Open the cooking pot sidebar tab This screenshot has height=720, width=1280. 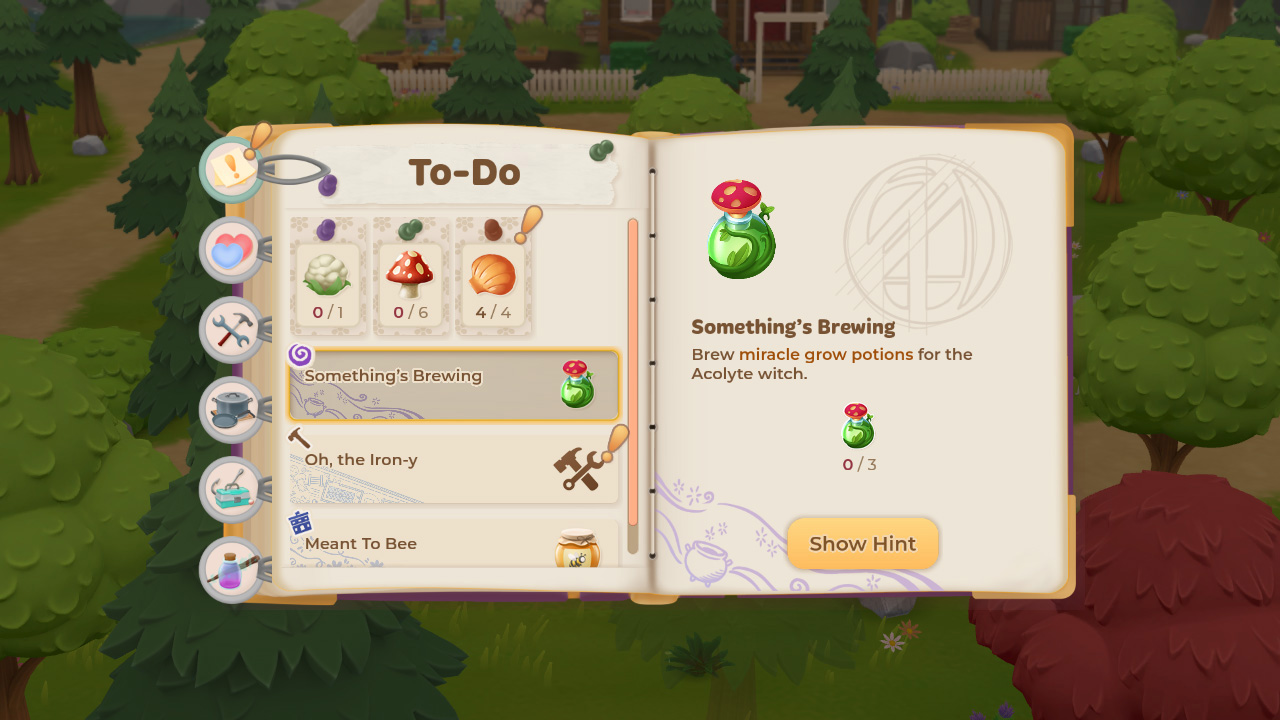(231, 408)
